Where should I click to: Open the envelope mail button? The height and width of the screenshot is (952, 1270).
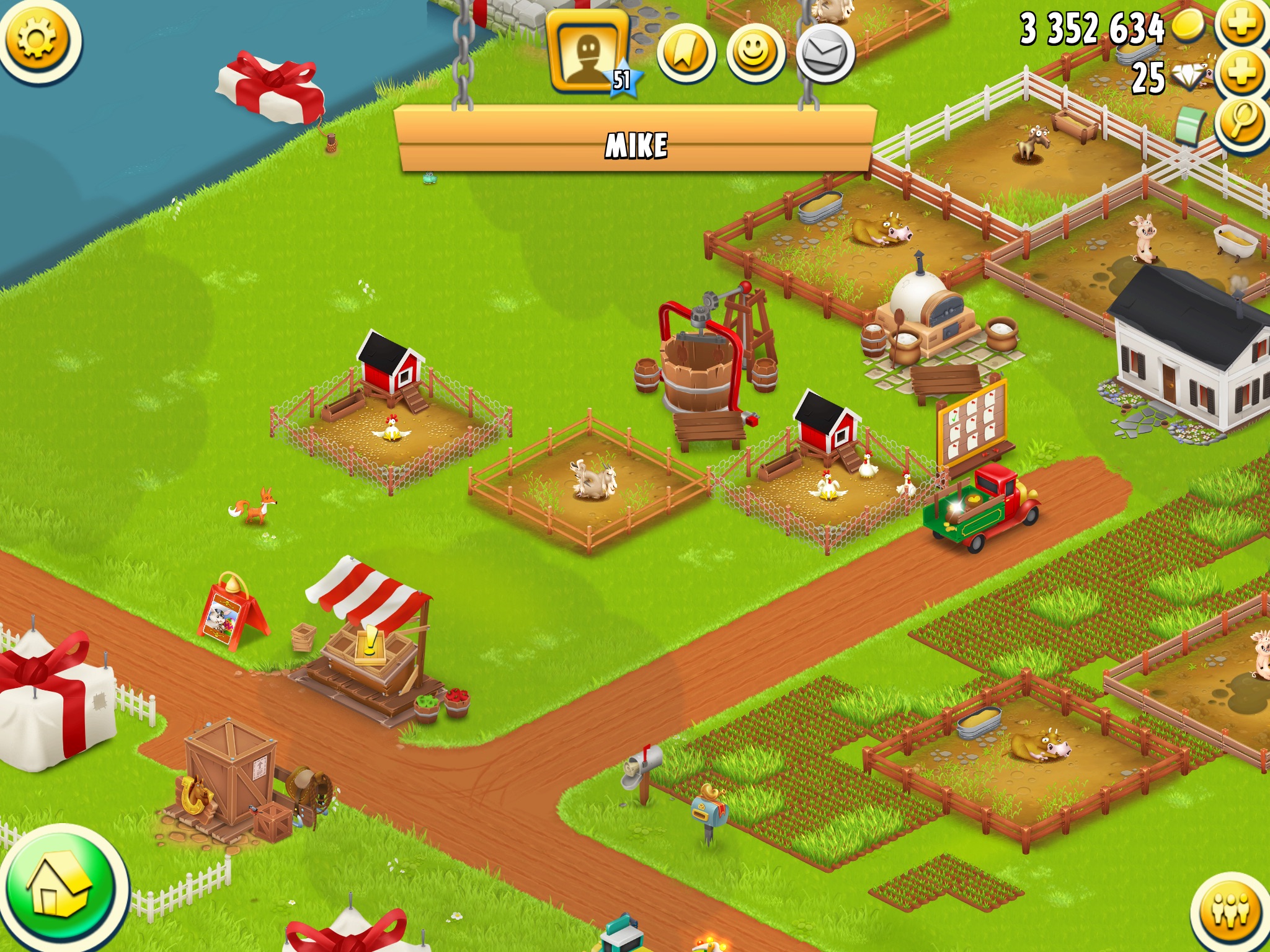pos(825,55)
